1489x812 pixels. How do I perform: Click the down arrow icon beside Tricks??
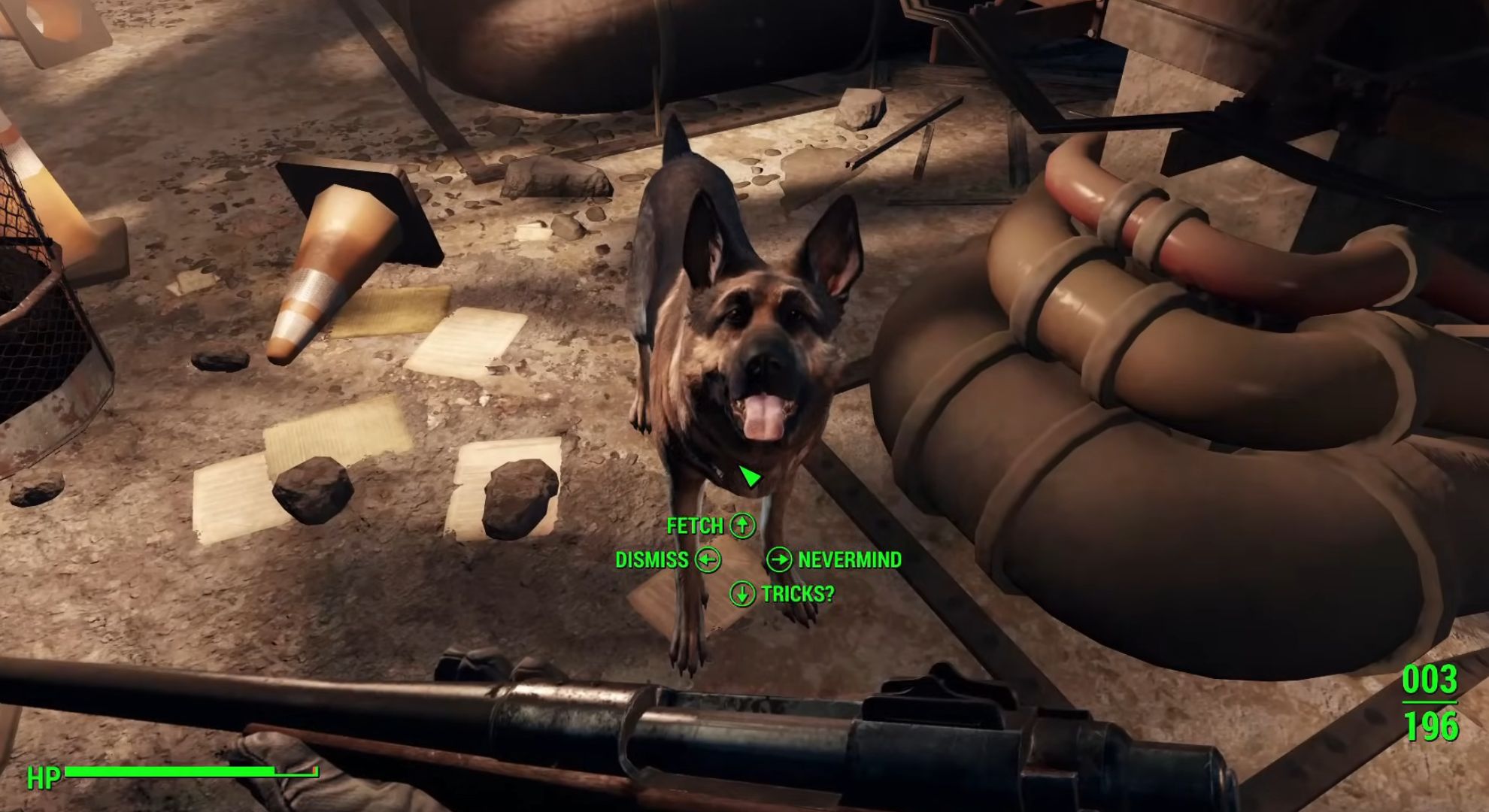pos(741,593)
